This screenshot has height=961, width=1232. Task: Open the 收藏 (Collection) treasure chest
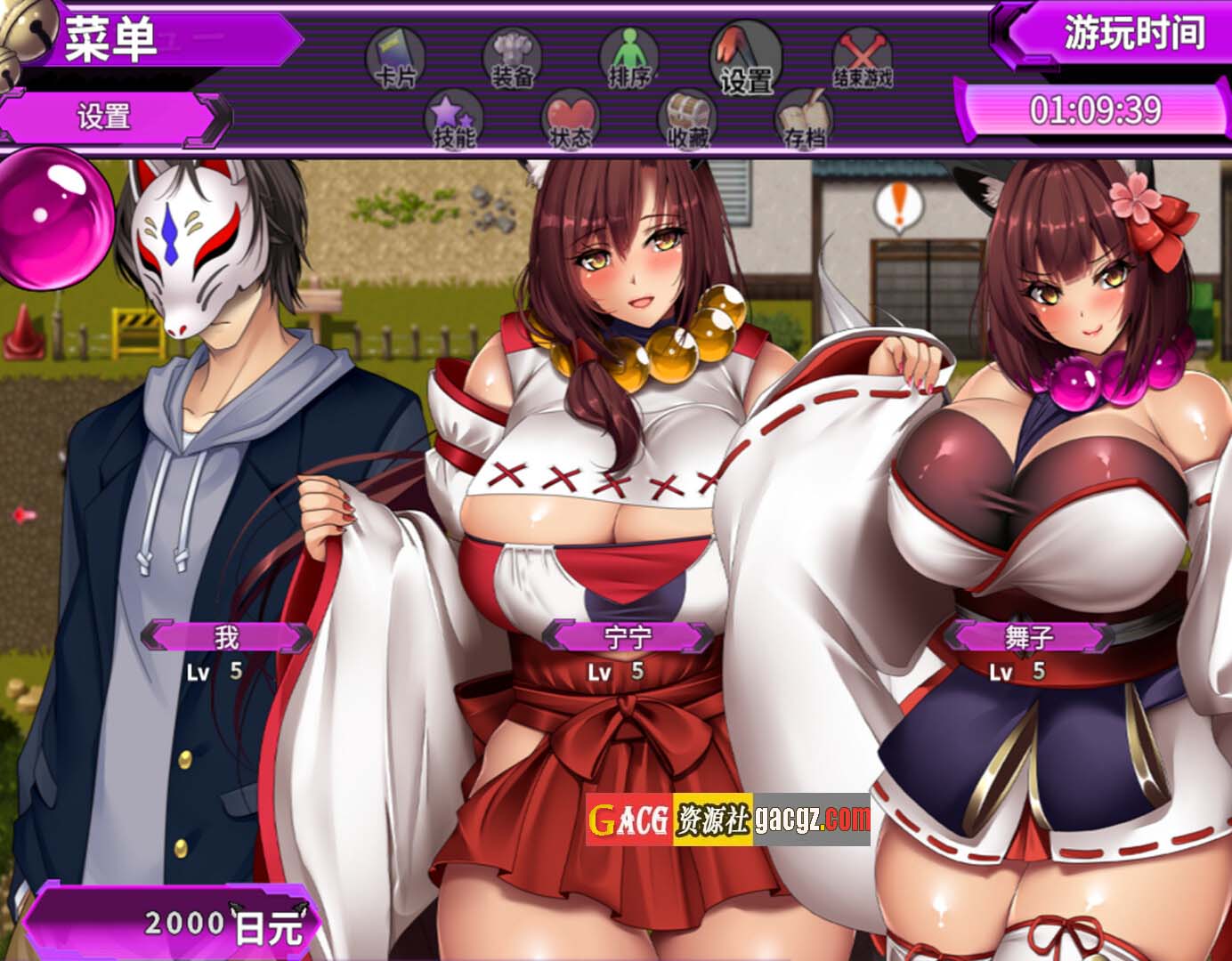[687, 120]
